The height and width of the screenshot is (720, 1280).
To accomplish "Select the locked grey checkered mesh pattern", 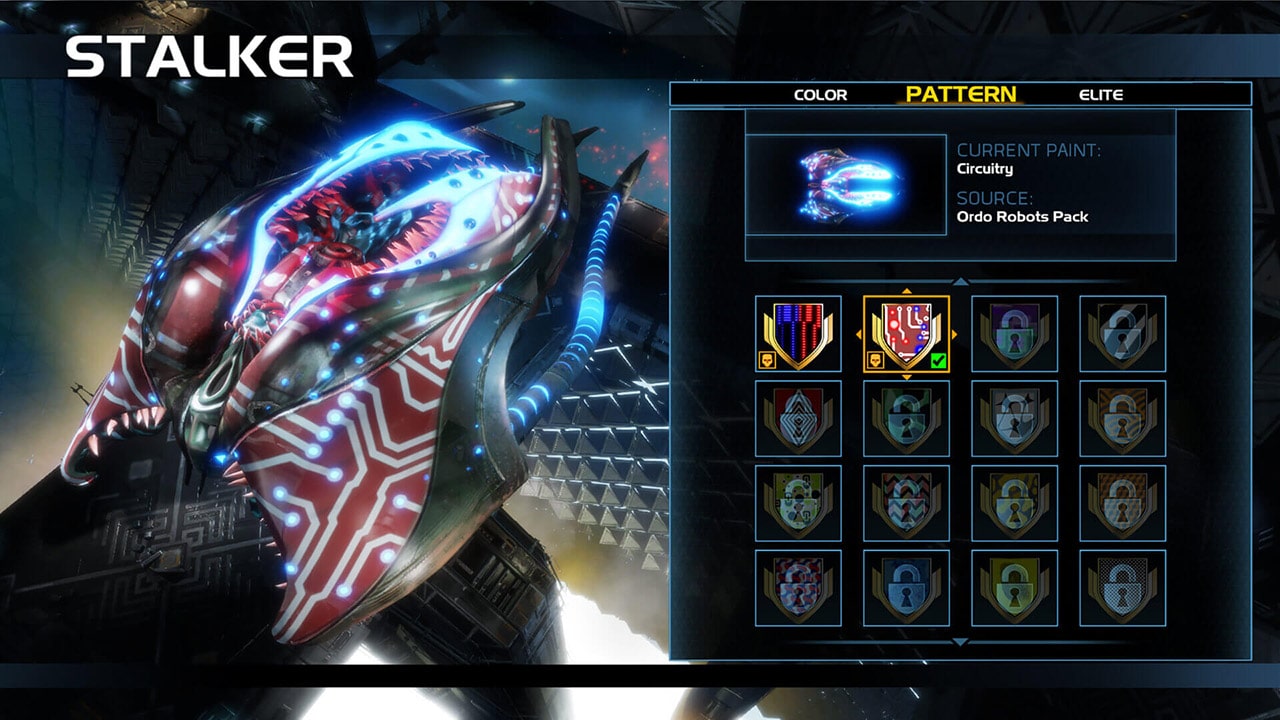I will tap(1122, 588).
